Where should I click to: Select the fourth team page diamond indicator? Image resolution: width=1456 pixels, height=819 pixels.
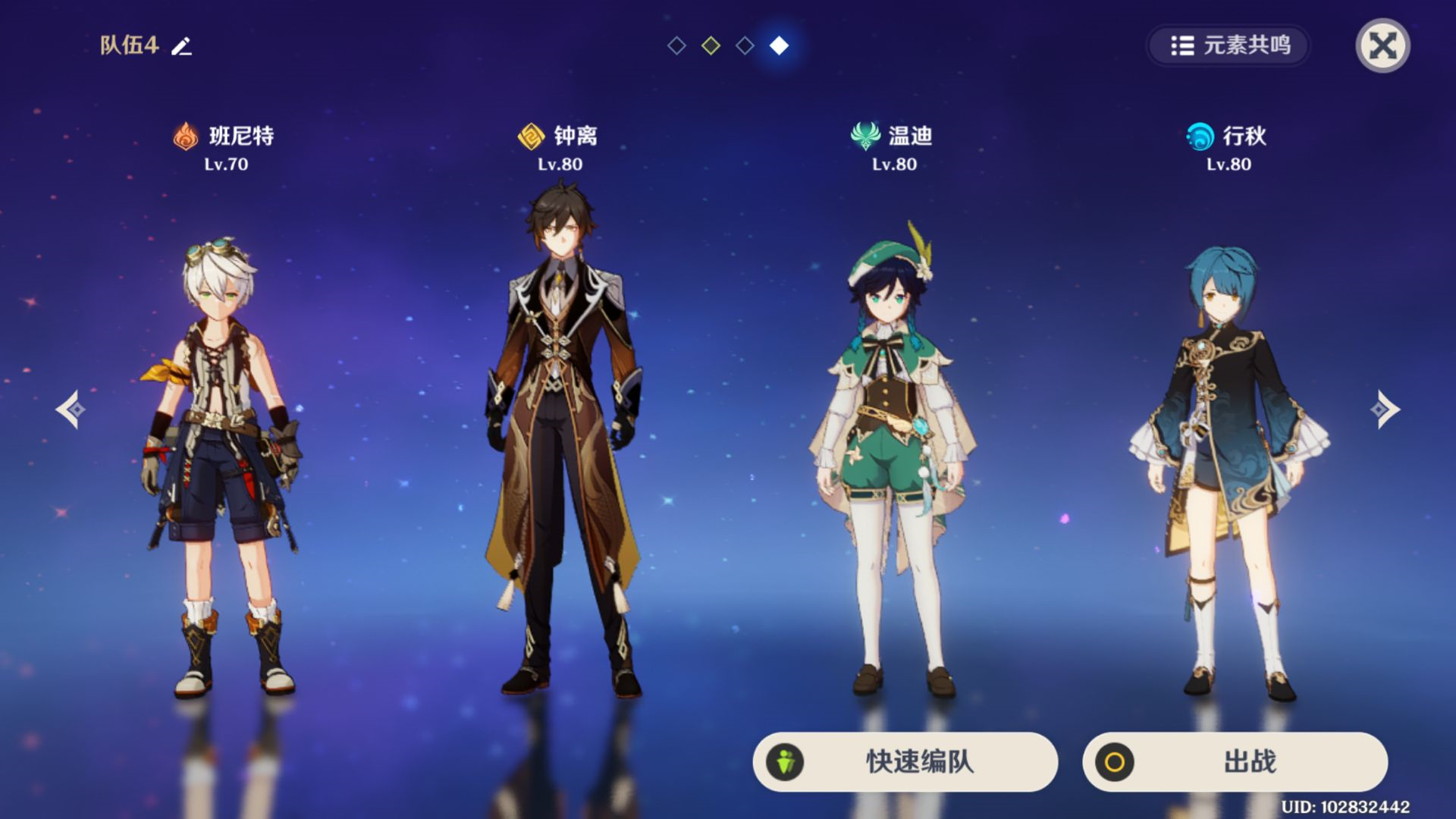click(779, 47)
